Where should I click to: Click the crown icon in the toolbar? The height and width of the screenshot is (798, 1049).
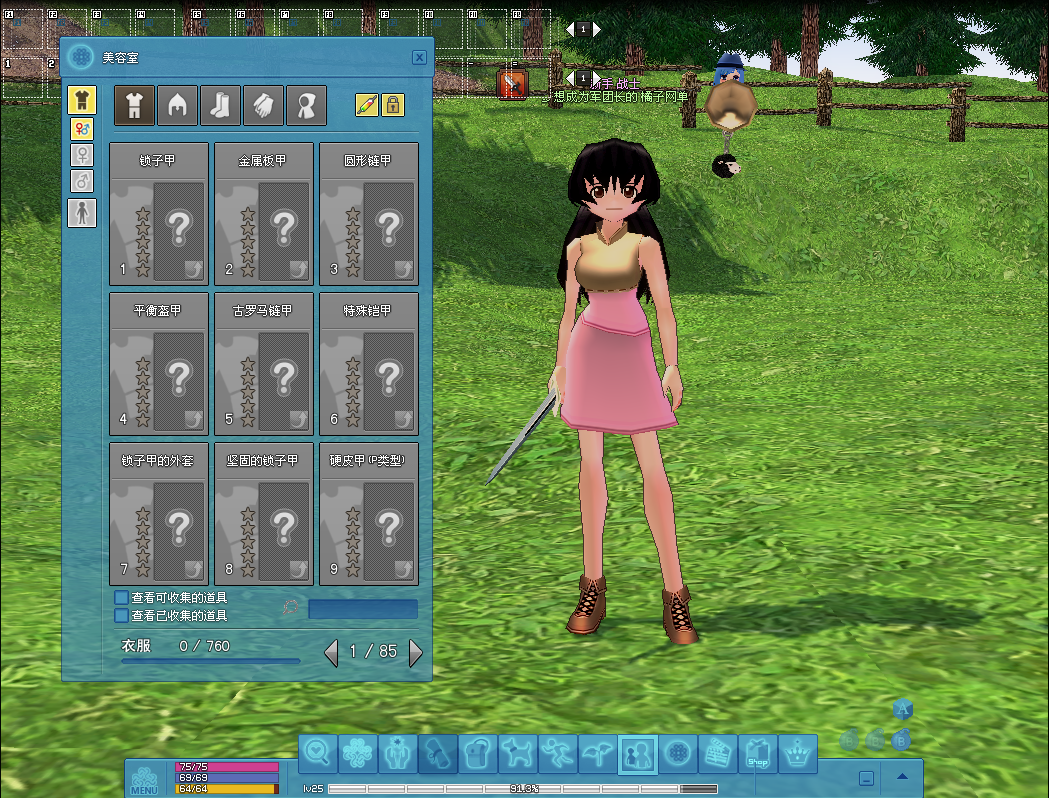tap(797, 753)
